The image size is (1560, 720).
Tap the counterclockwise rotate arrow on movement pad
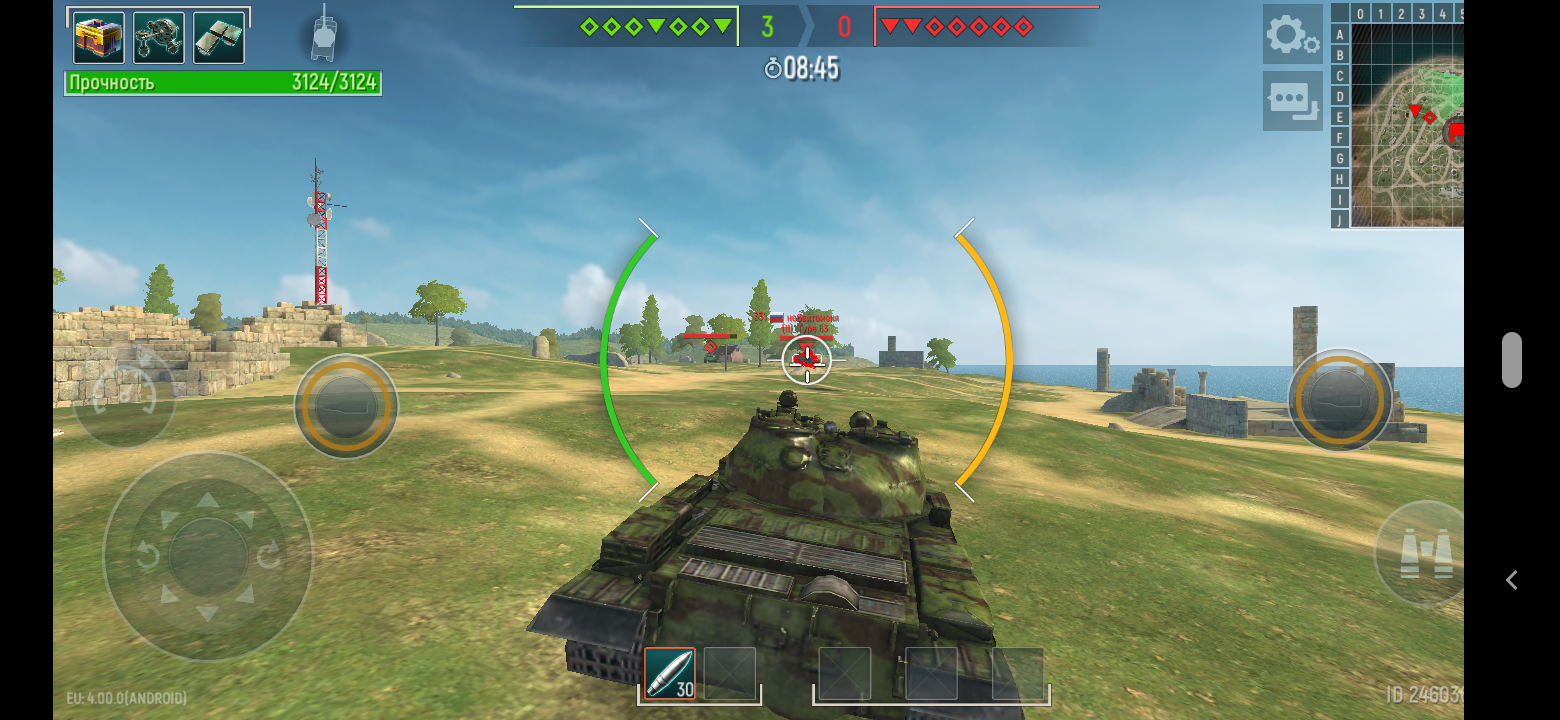(147, 556)
